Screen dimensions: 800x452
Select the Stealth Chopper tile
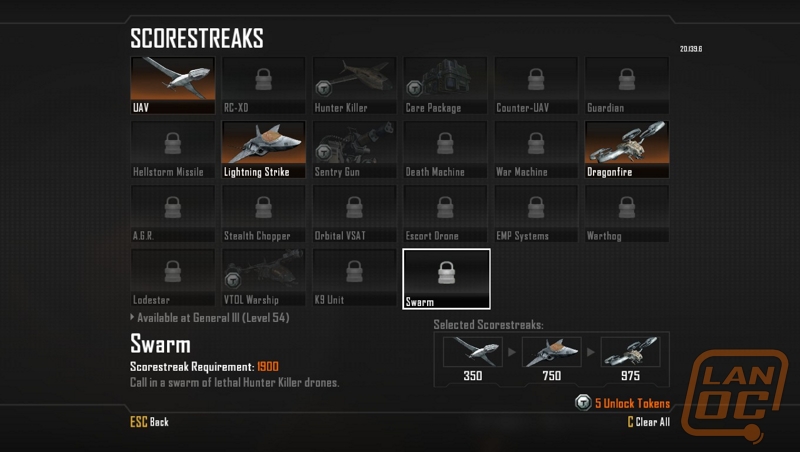(x=264, y=213)
